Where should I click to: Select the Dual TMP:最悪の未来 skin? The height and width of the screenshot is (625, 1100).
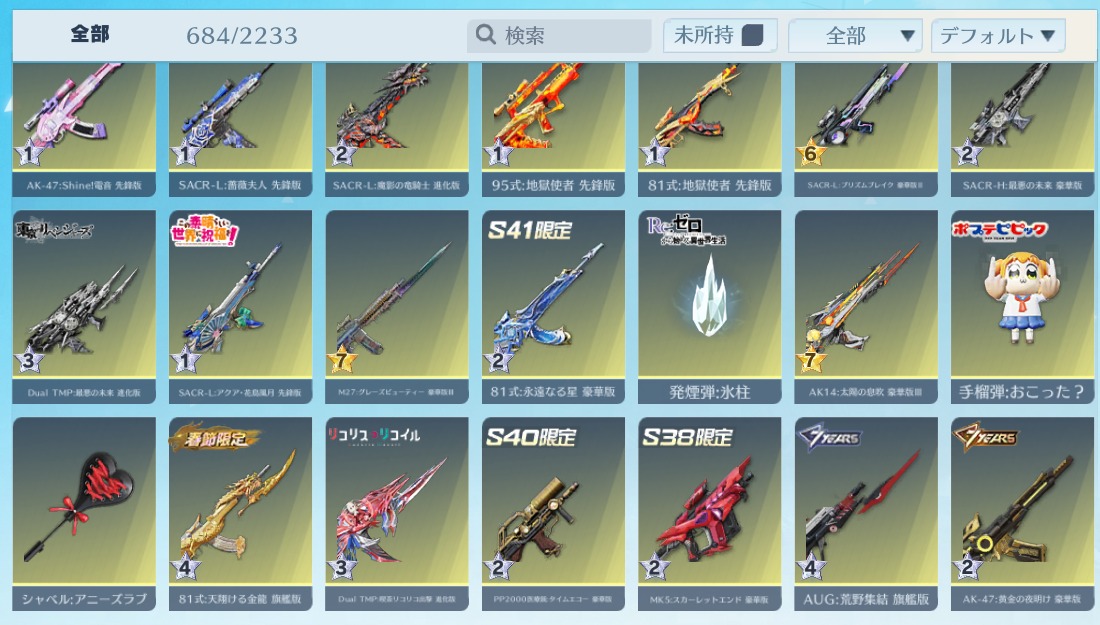click(x=84, y=305)
